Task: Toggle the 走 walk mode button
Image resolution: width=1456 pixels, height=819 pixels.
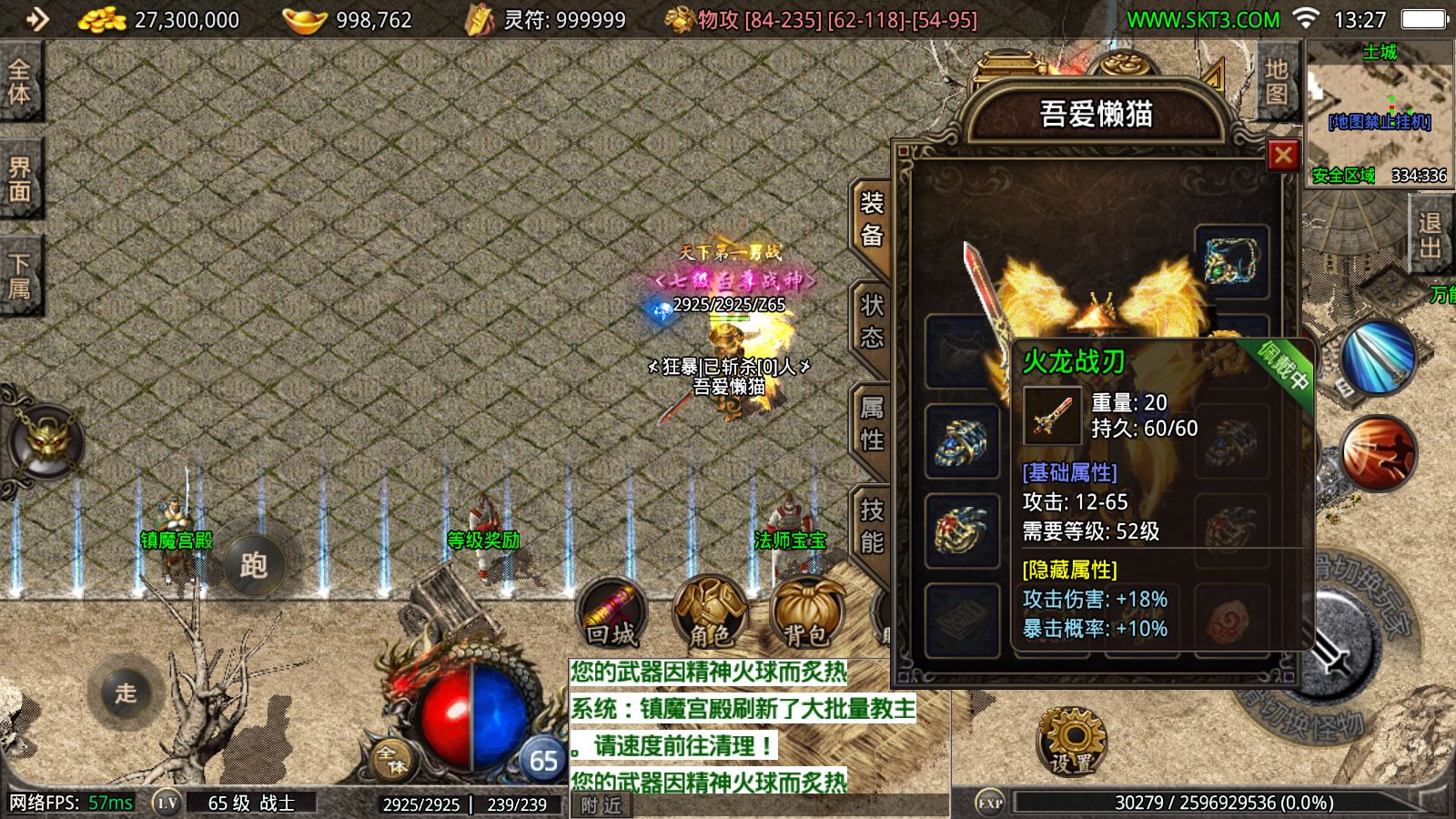Action: [126, 693]
